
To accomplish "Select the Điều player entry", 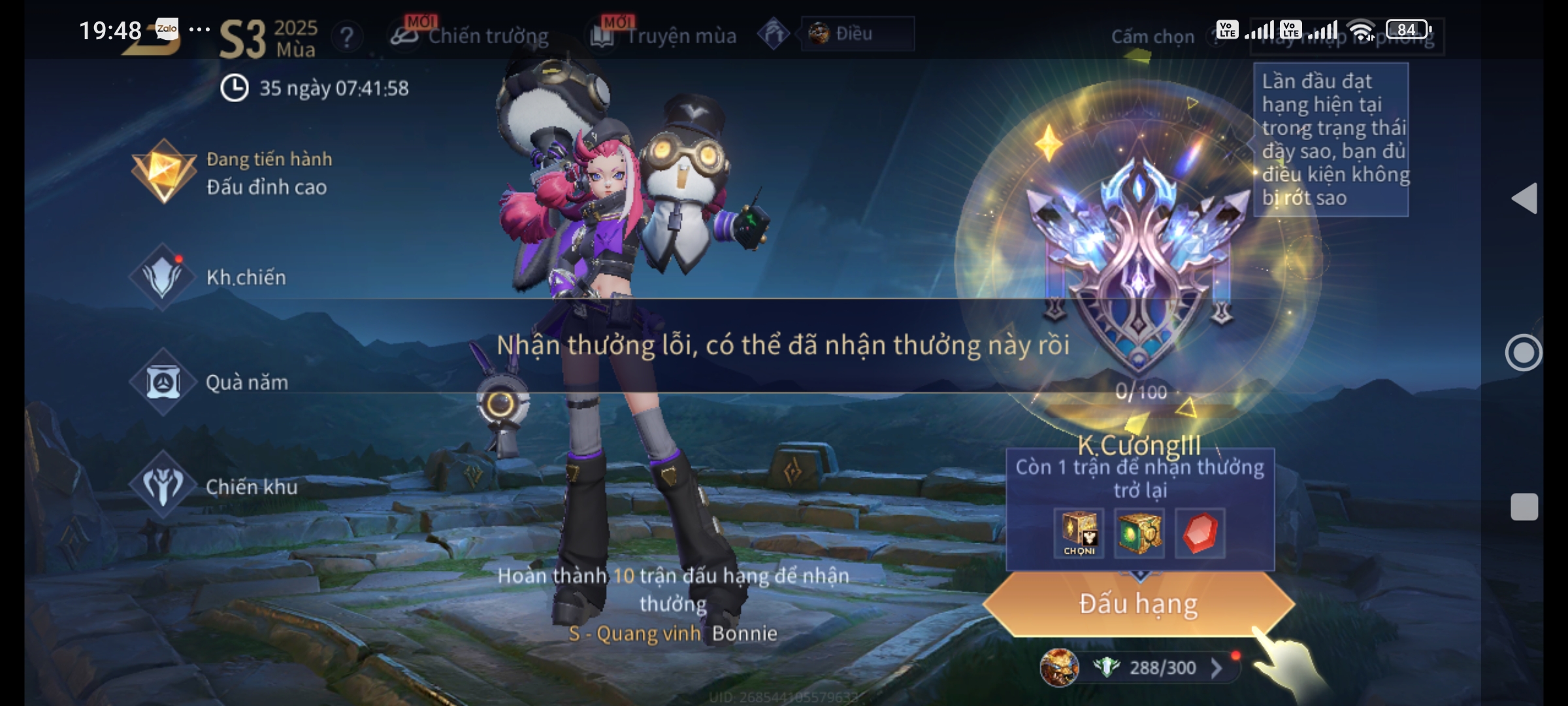I will 856,33.
